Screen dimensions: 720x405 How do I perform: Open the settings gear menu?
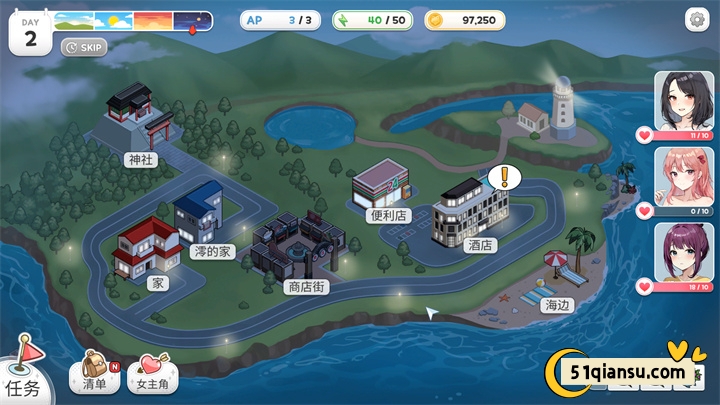point(696,20)
